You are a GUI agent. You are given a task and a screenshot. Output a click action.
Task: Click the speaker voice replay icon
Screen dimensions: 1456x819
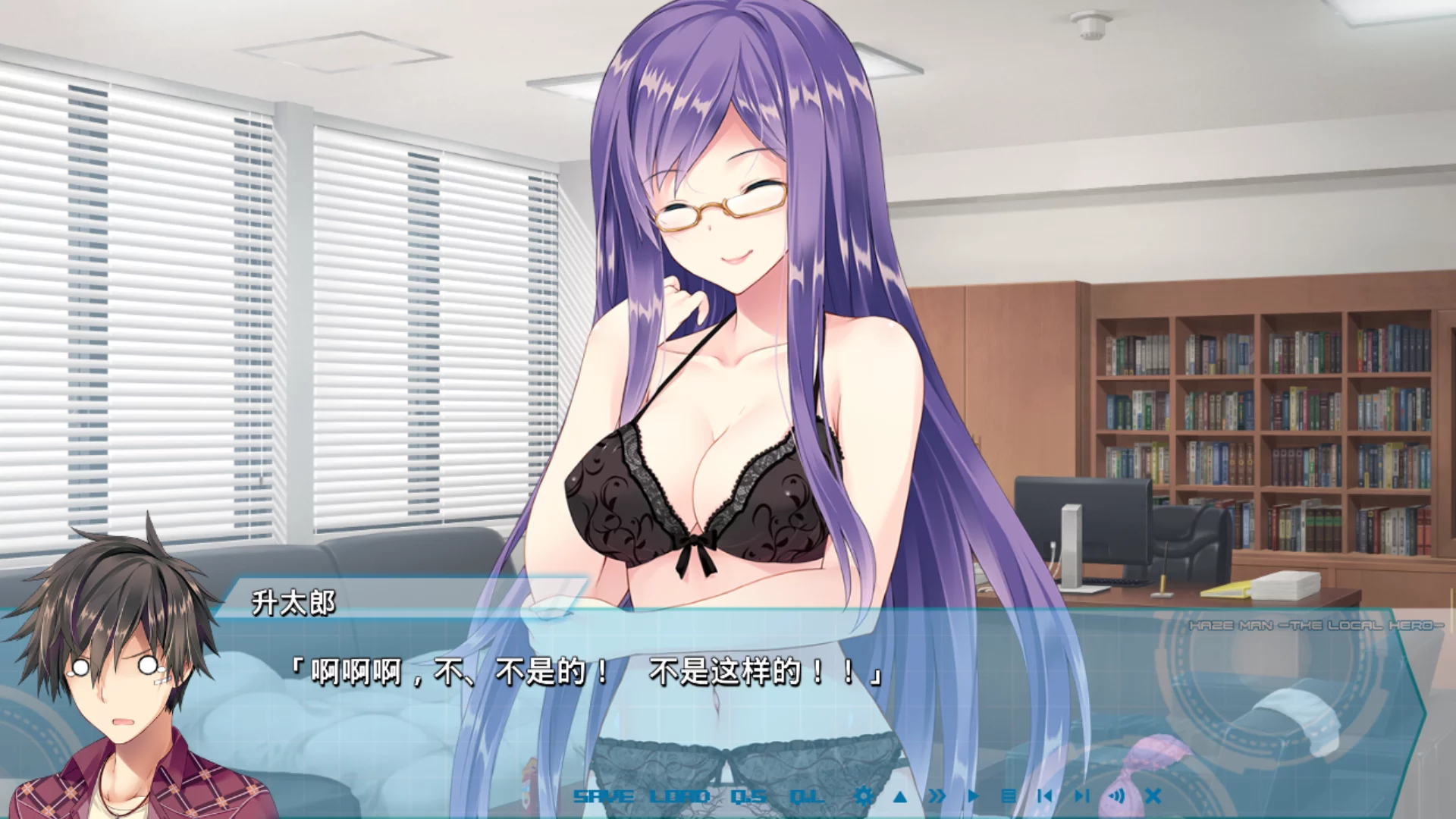tap(1116, 796)
